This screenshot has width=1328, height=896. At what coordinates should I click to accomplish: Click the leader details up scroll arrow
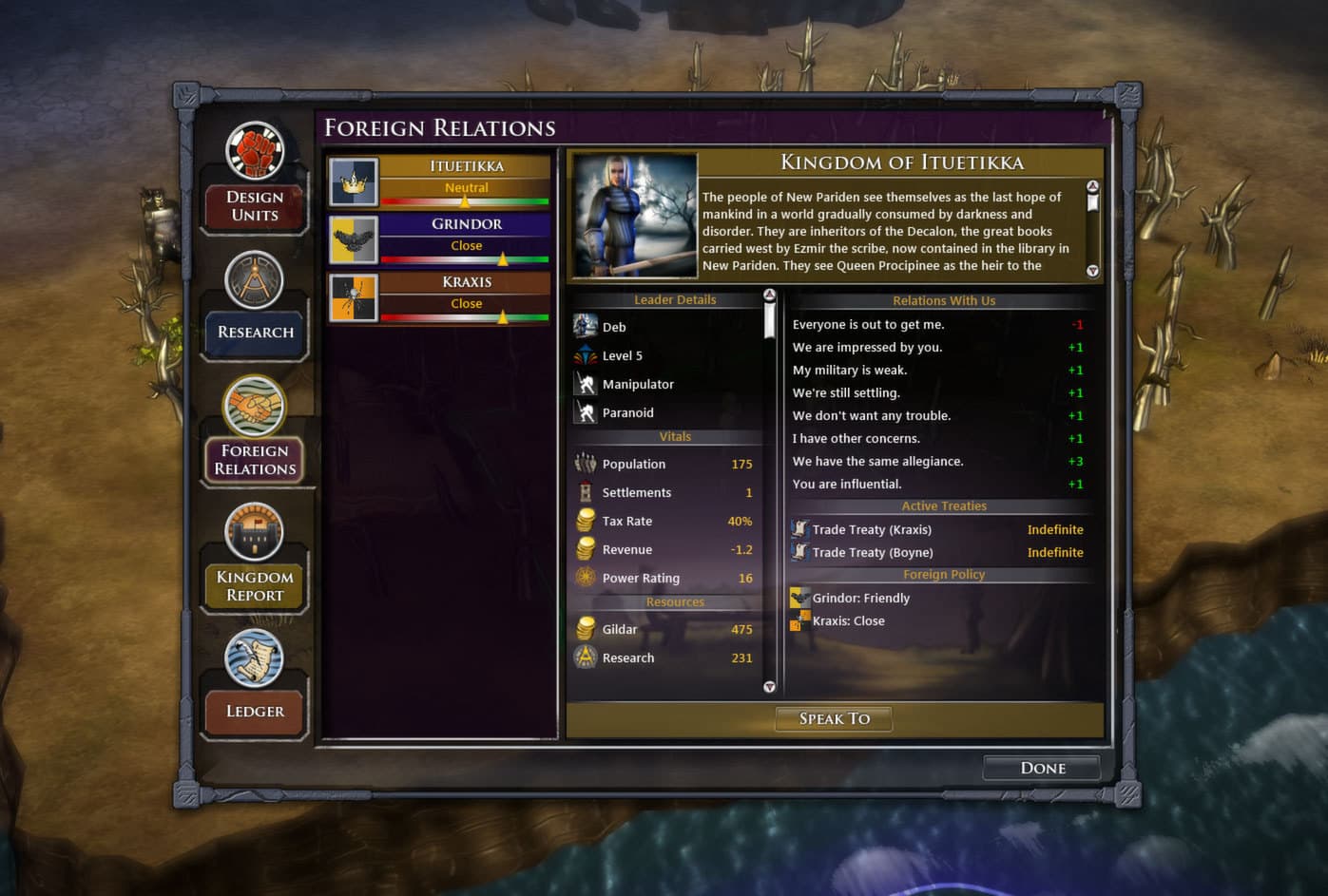click(x=769, y=295)
